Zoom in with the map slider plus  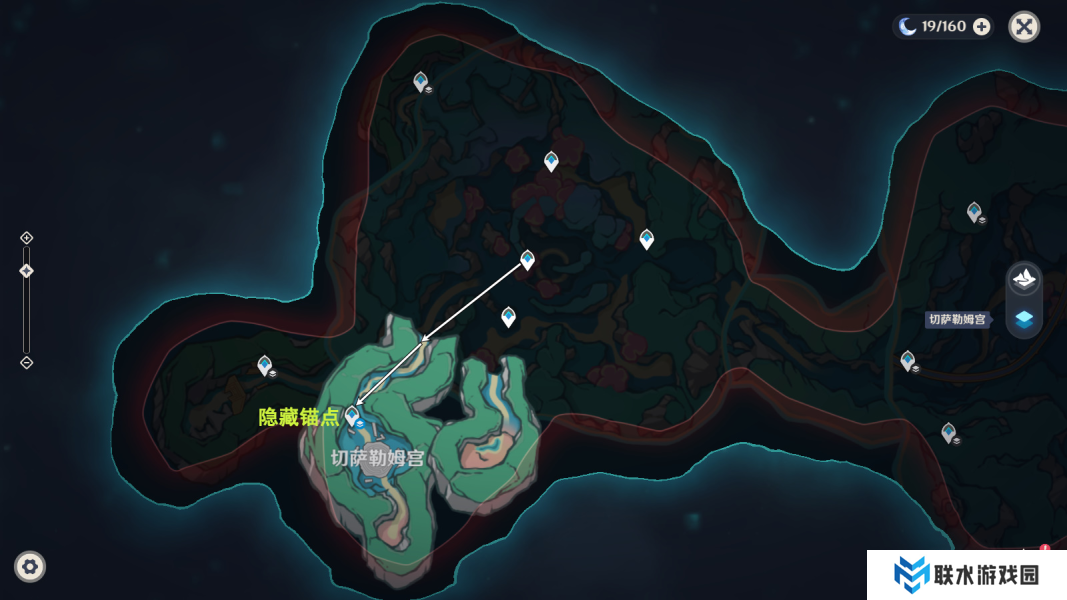27,238
